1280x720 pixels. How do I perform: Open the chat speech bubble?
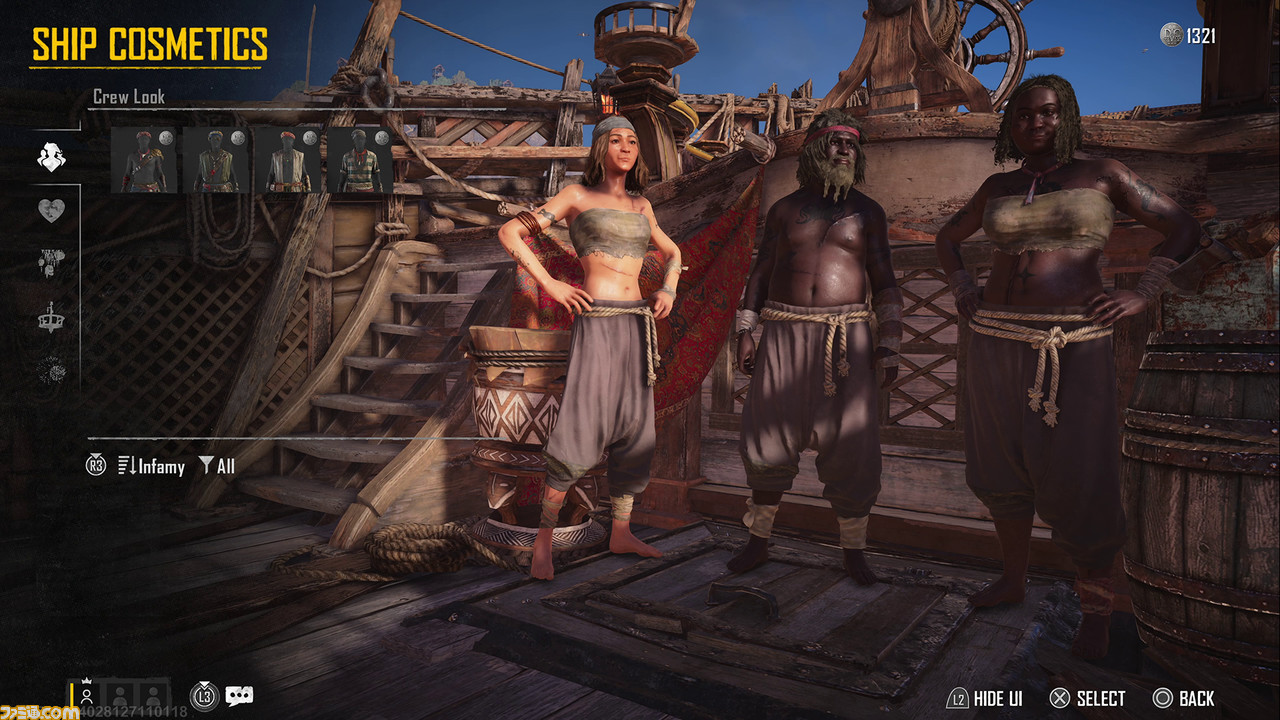click(x=239, y=696)
